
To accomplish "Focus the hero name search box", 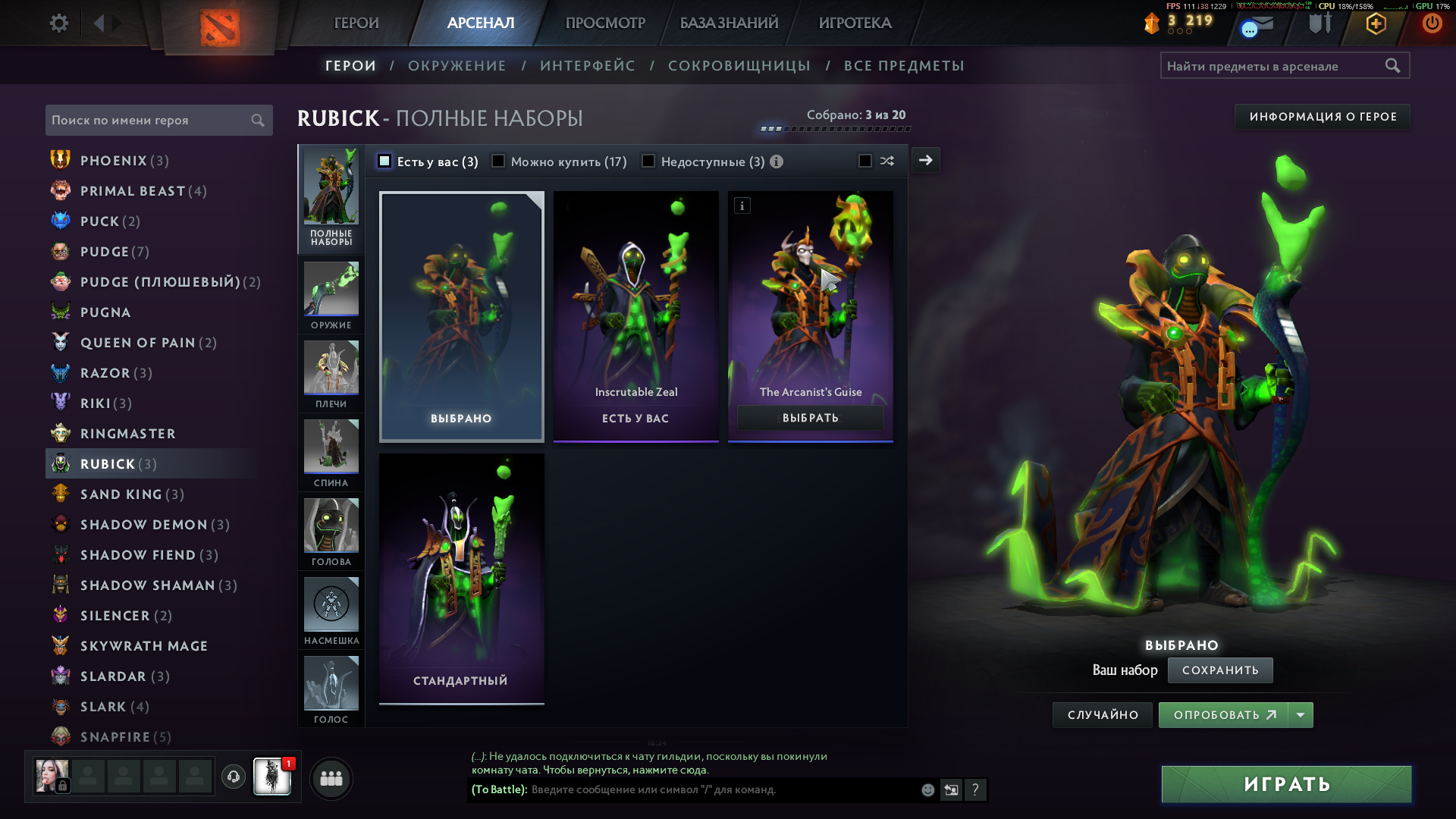I will point(149,121).
